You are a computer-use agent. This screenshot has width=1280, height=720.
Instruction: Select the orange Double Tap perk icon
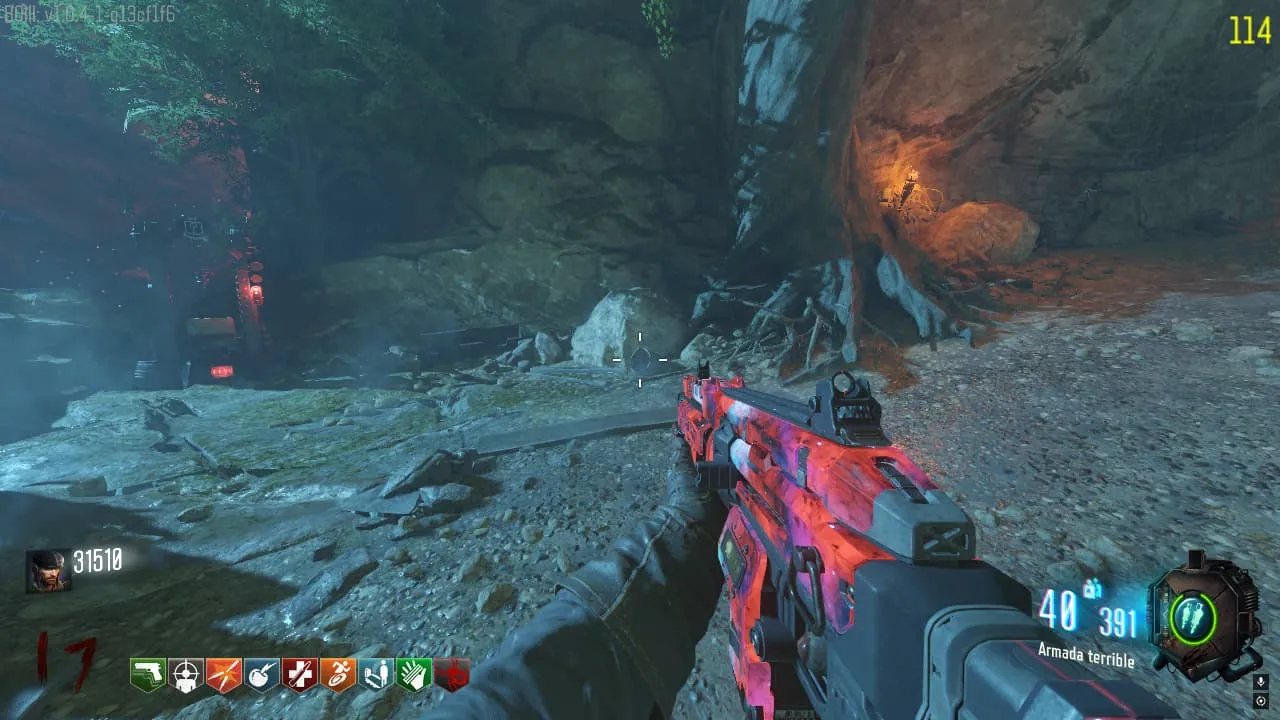(x=223, y=675)
